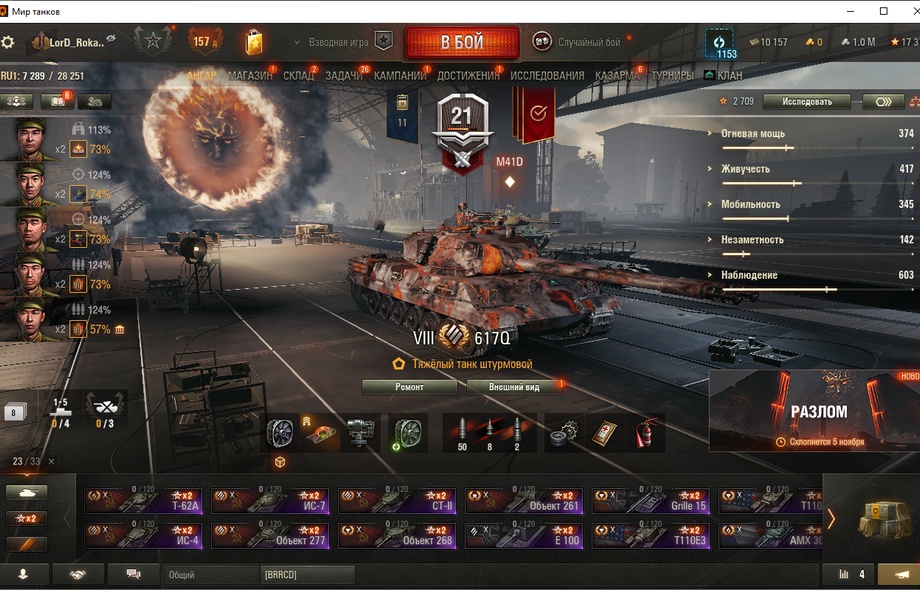This screenshot has width=920, height=590.
Task: Open Внешний вид exterior customization
Action: point(514,387)
